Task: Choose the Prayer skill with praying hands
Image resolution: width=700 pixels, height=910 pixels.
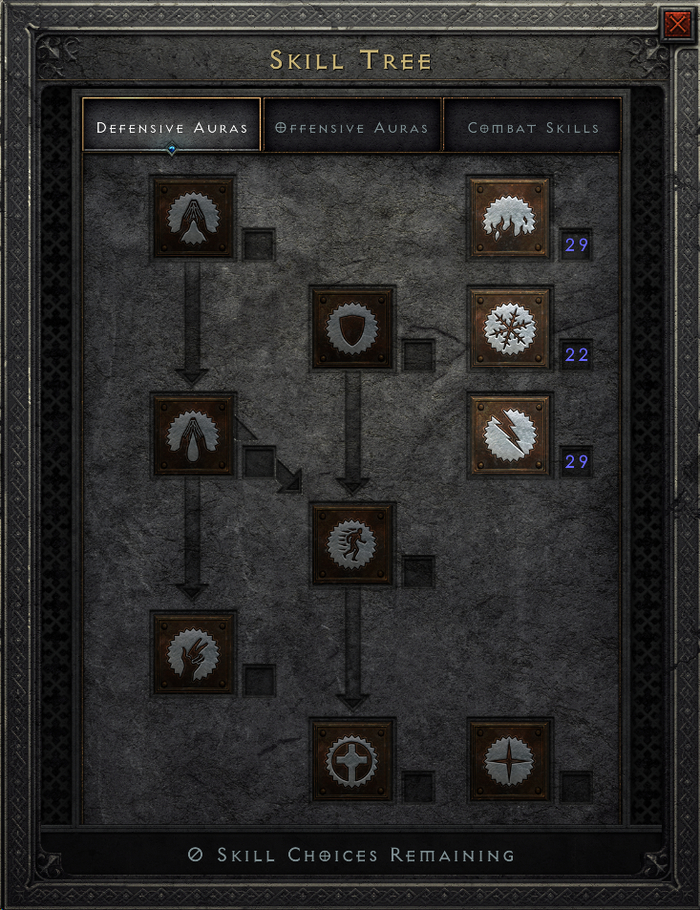Action: pyautogui.click(x=194, y=218)
